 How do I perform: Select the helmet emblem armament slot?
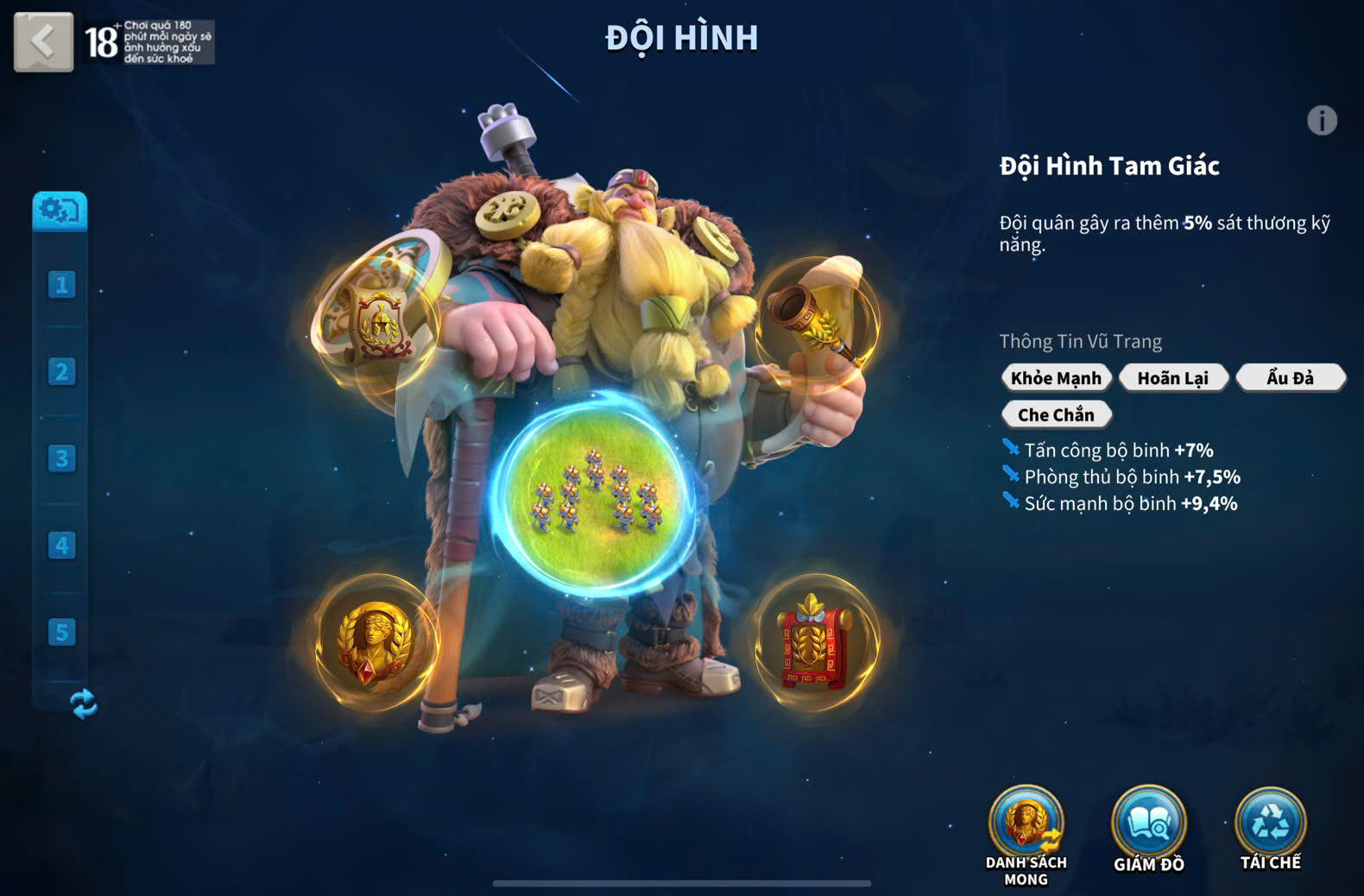pyautogui.click(x=376, y=320)
